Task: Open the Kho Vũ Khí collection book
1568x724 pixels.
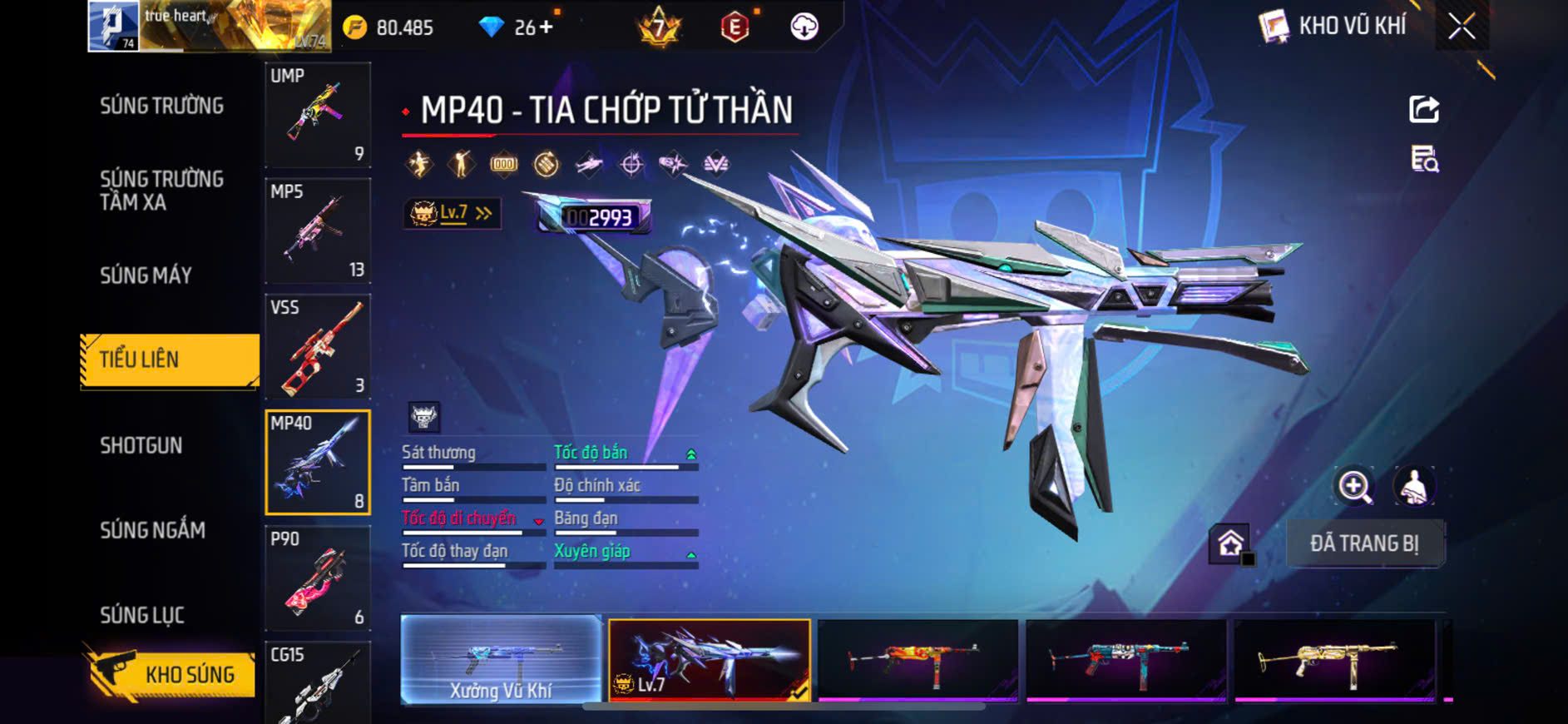Action: pos(1333,27)
